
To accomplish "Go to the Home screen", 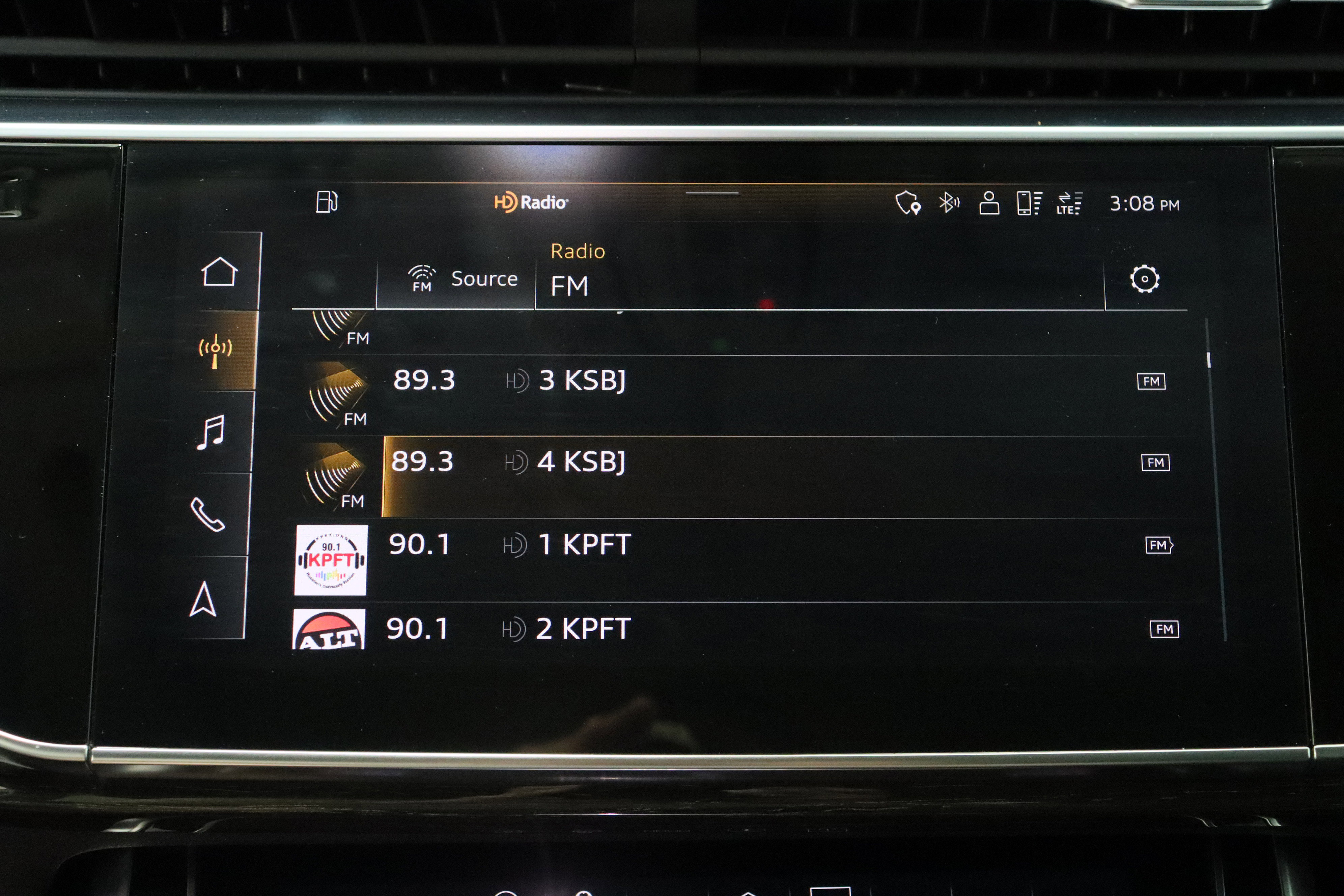I will tap(219, 272).
